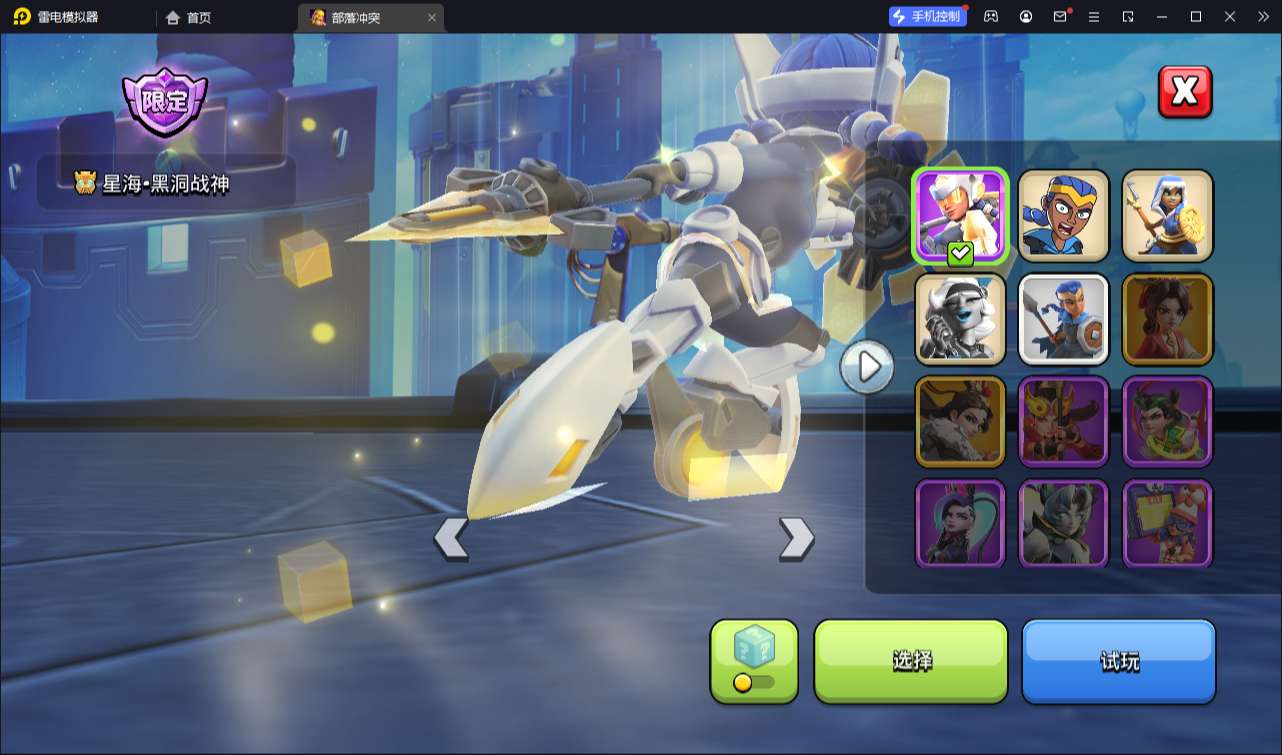Screen dimensions: 1282x755
Task: Close the skin screen with red X
Action: click(x=1185, y=92)
